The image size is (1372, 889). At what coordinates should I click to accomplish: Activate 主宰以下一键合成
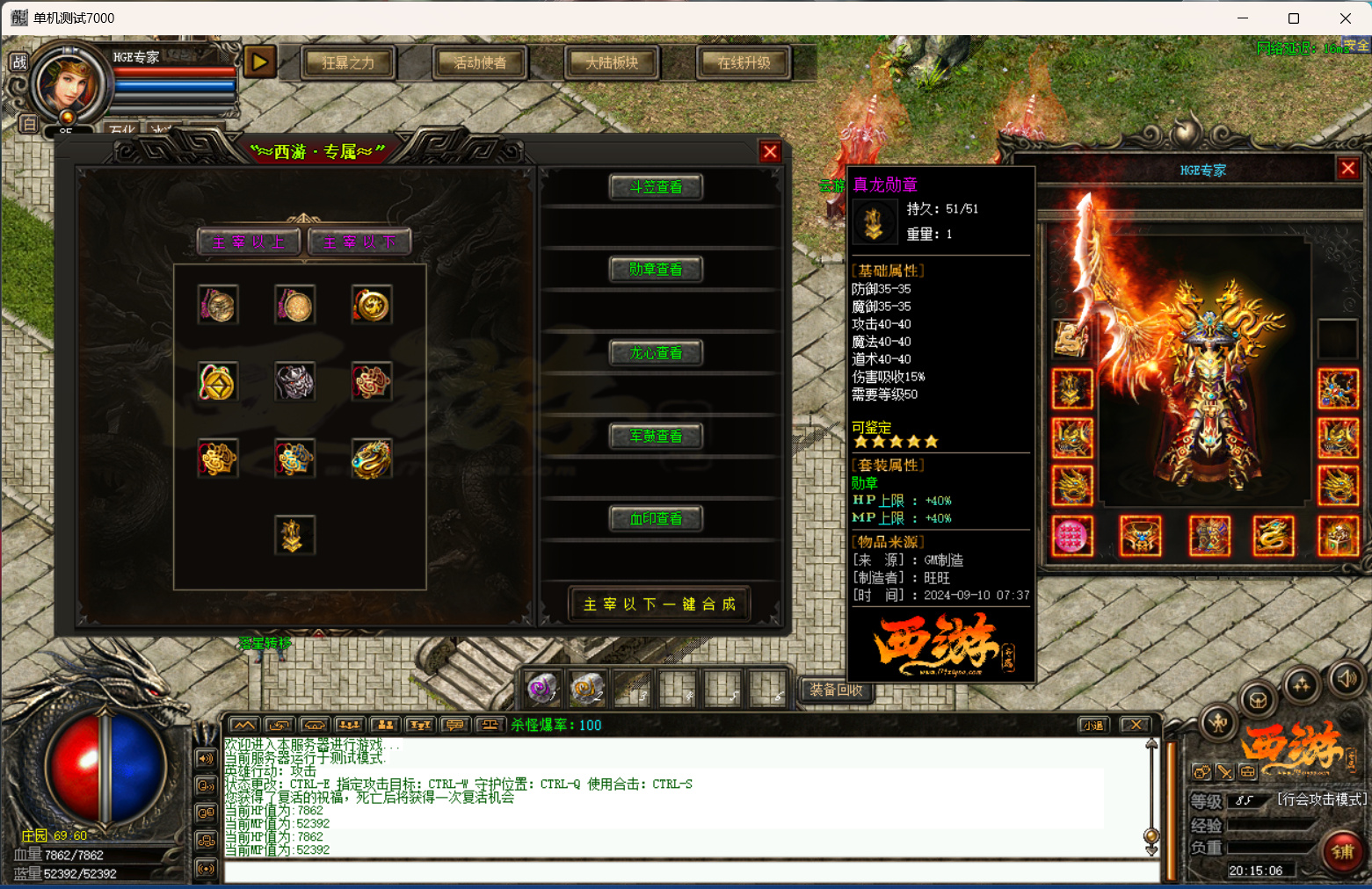659,604
